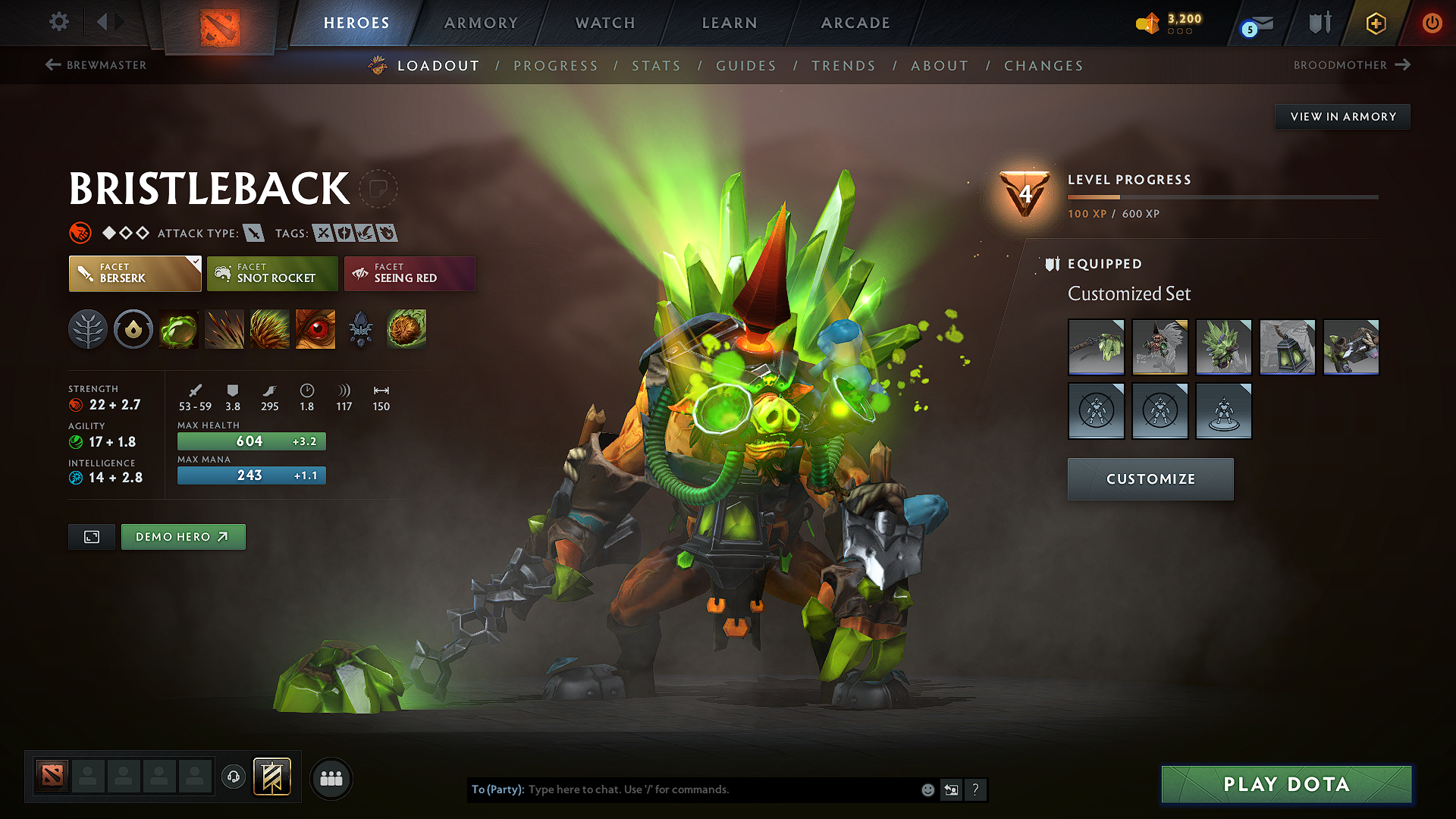Select the Berserk facet
This screenshot has width=1456, height=819.
(x=135, y=274)
